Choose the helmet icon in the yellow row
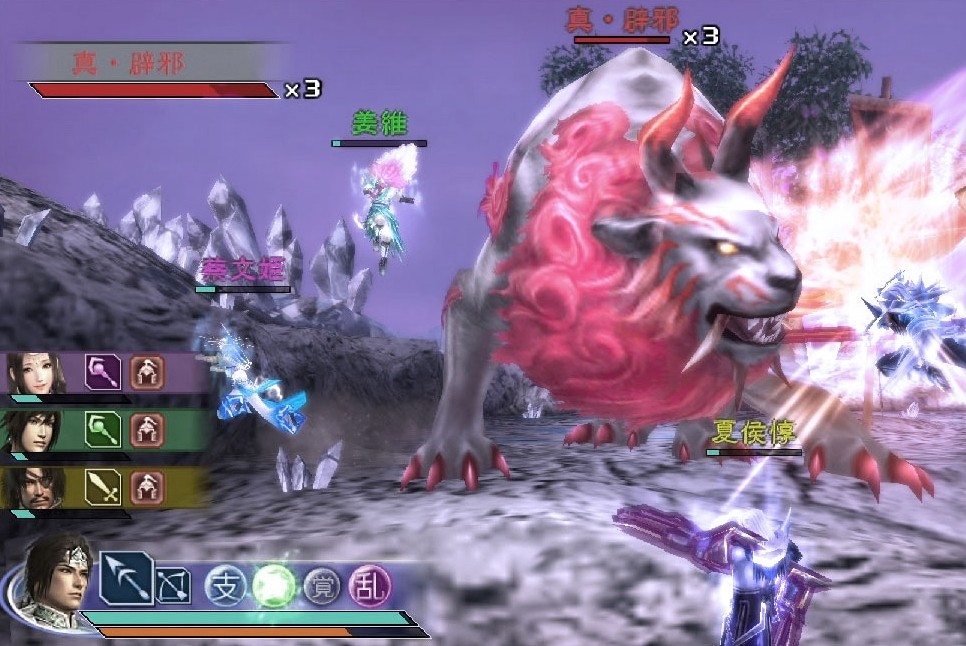Viewport: 966px width, 646px height. (x=147, y=487)
